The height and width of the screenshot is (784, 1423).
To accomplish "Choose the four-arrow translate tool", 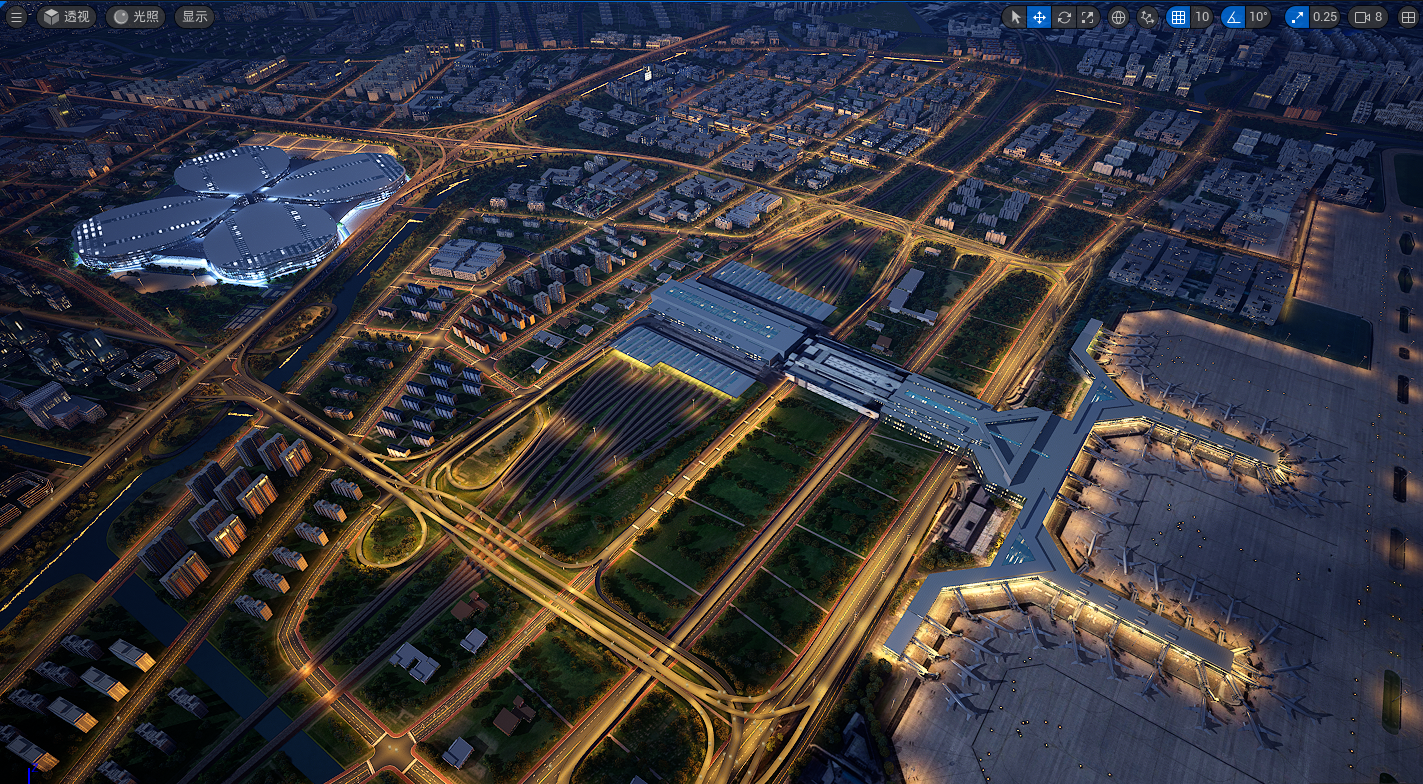I will [x=1039, y=17].
